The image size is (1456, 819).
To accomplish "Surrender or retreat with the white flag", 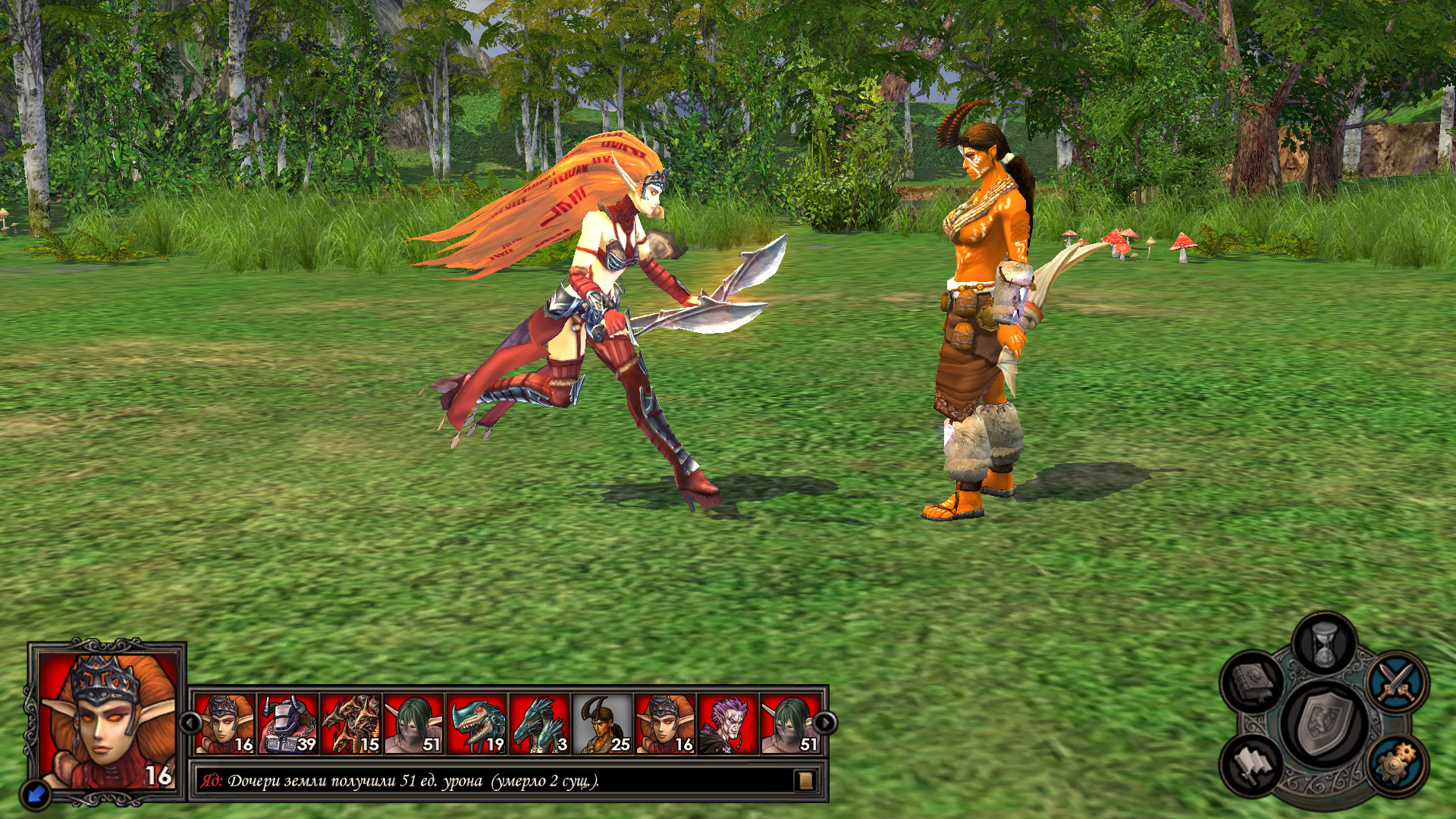I will coord(1252,764).
